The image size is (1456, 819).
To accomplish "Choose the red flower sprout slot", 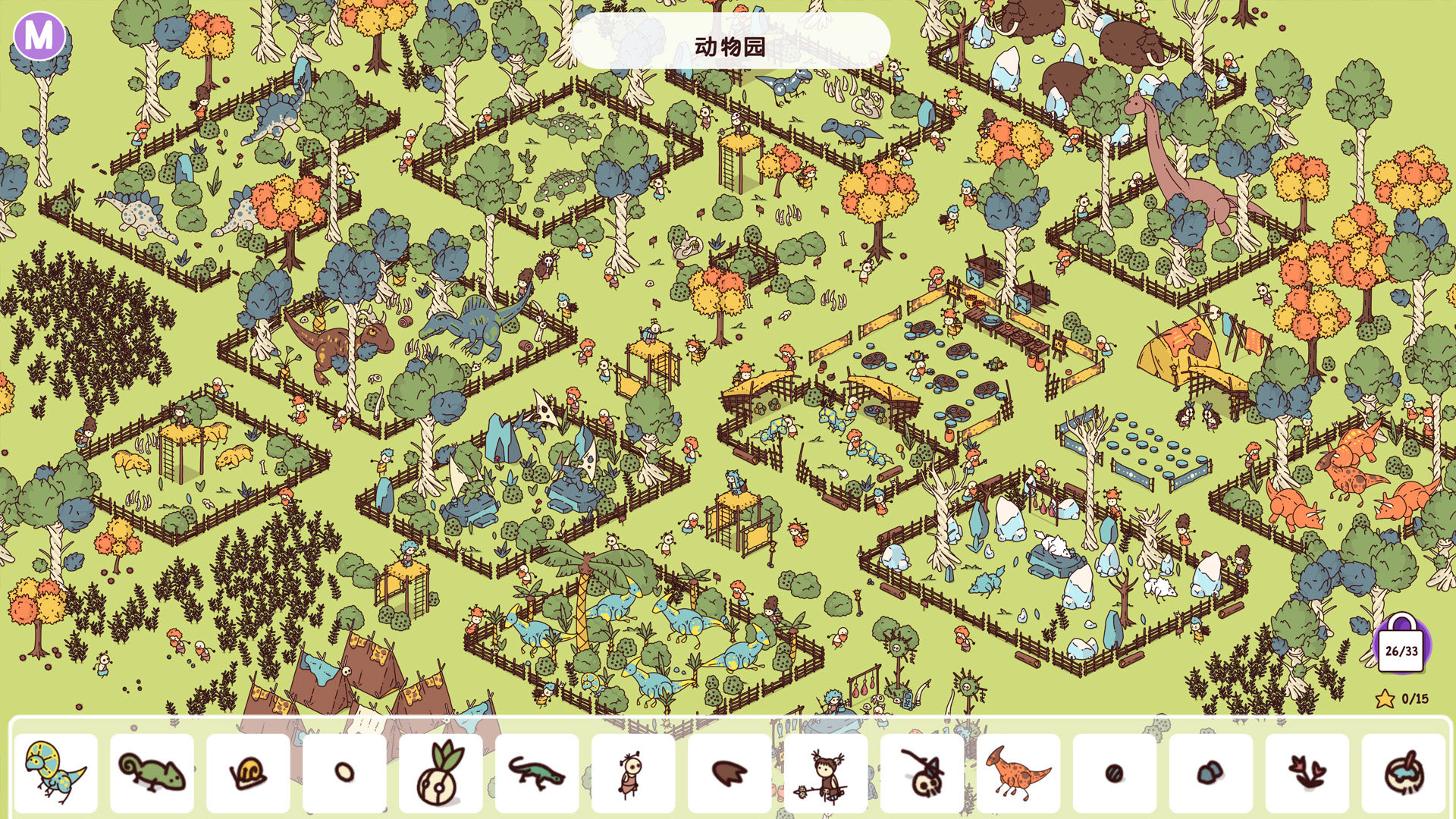I will (x=1307, y=773).
